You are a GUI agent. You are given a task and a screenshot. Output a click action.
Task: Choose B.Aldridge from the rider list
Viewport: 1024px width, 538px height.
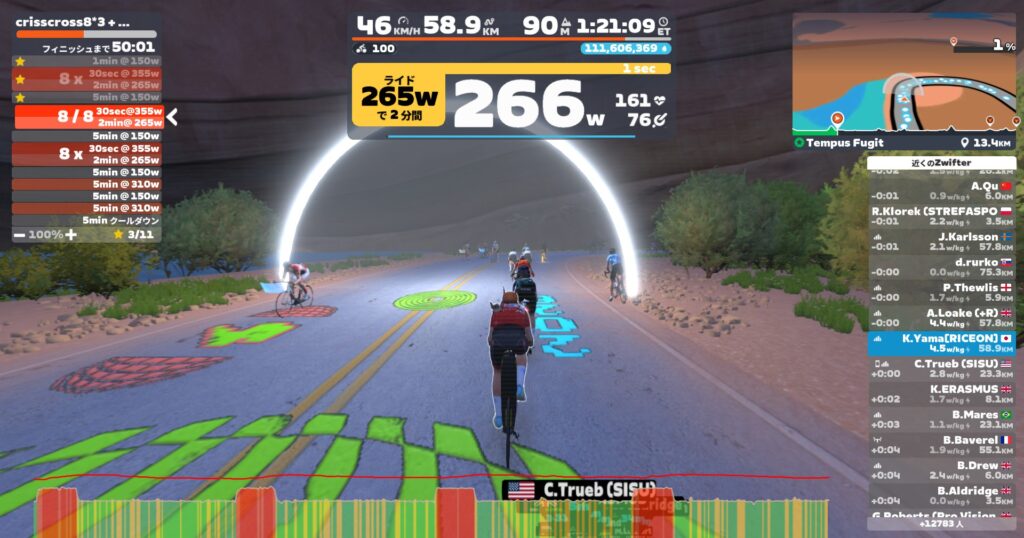[x=941, y=496]
